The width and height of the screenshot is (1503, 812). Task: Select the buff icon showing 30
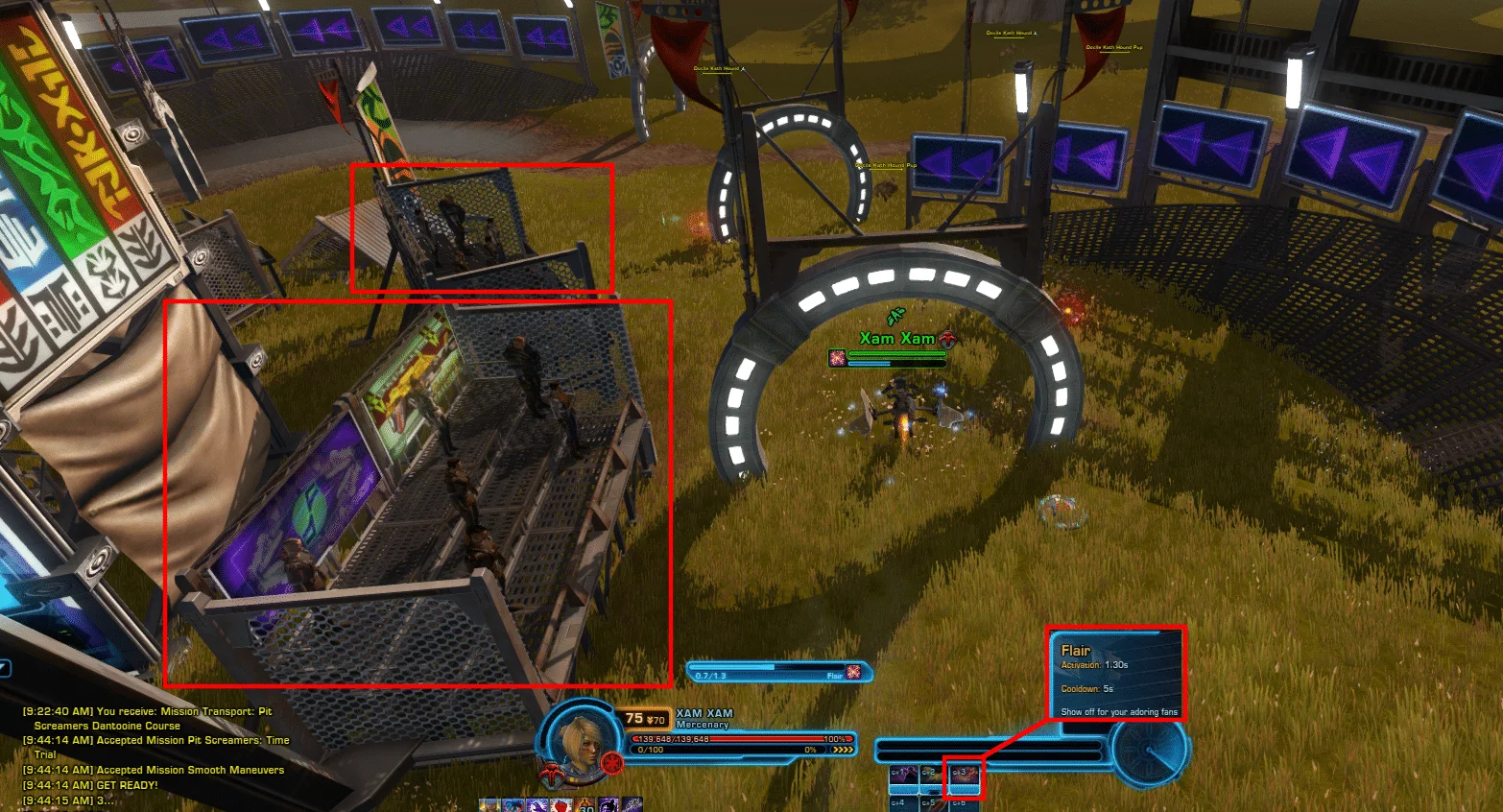pos(585,805)
